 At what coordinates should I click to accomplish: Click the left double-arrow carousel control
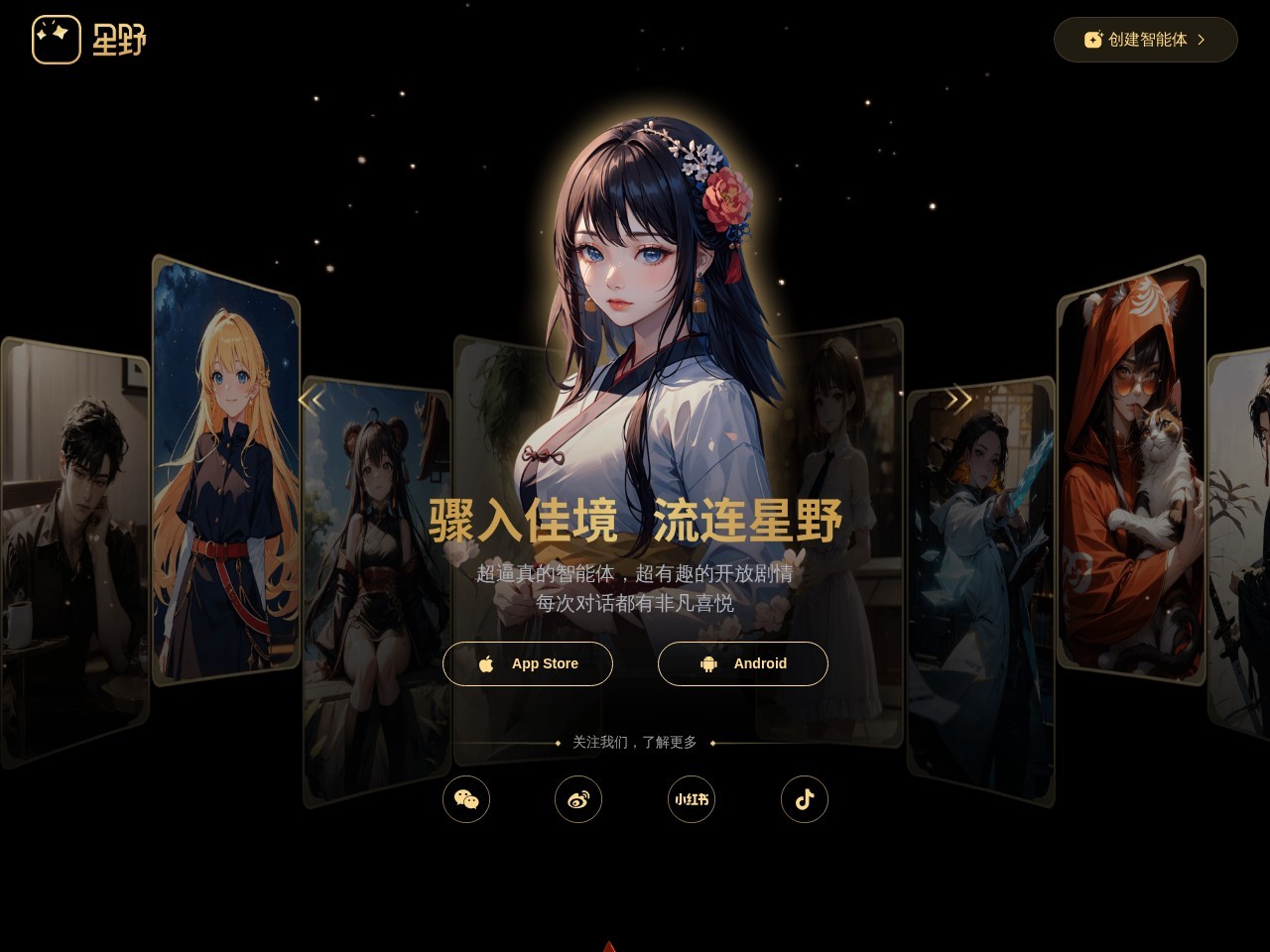(x=313, y=399)
